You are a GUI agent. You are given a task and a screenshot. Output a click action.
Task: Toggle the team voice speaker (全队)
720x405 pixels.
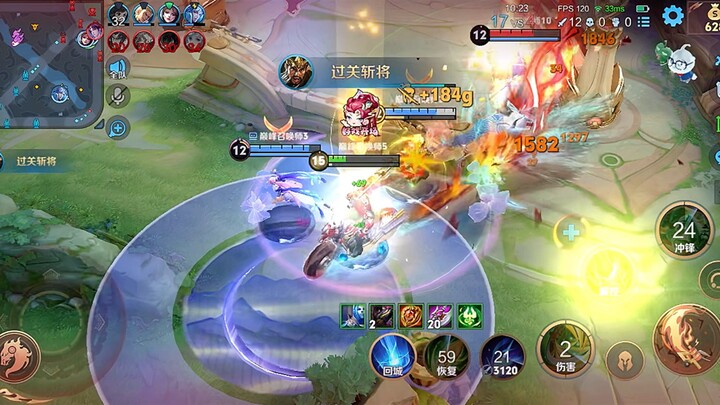tap(118, 70)
